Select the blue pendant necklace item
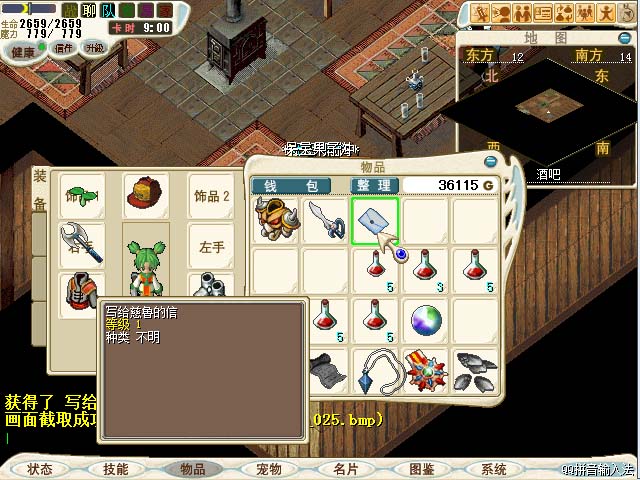Viewport: 640px width, 480px height. 376,370
